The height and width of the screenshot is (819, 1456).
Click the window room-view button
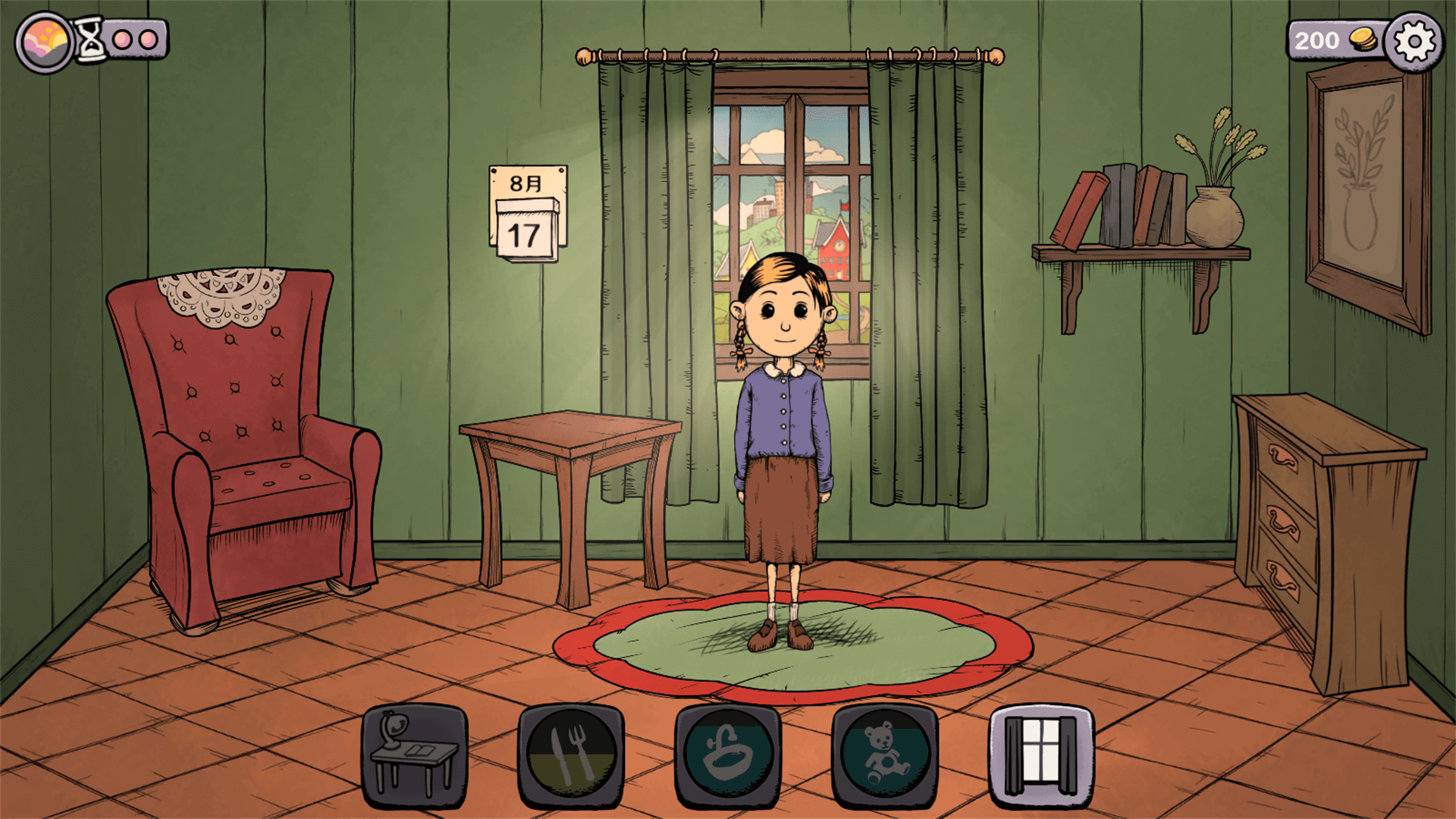pyautogui.click(x=1041, y=756)
